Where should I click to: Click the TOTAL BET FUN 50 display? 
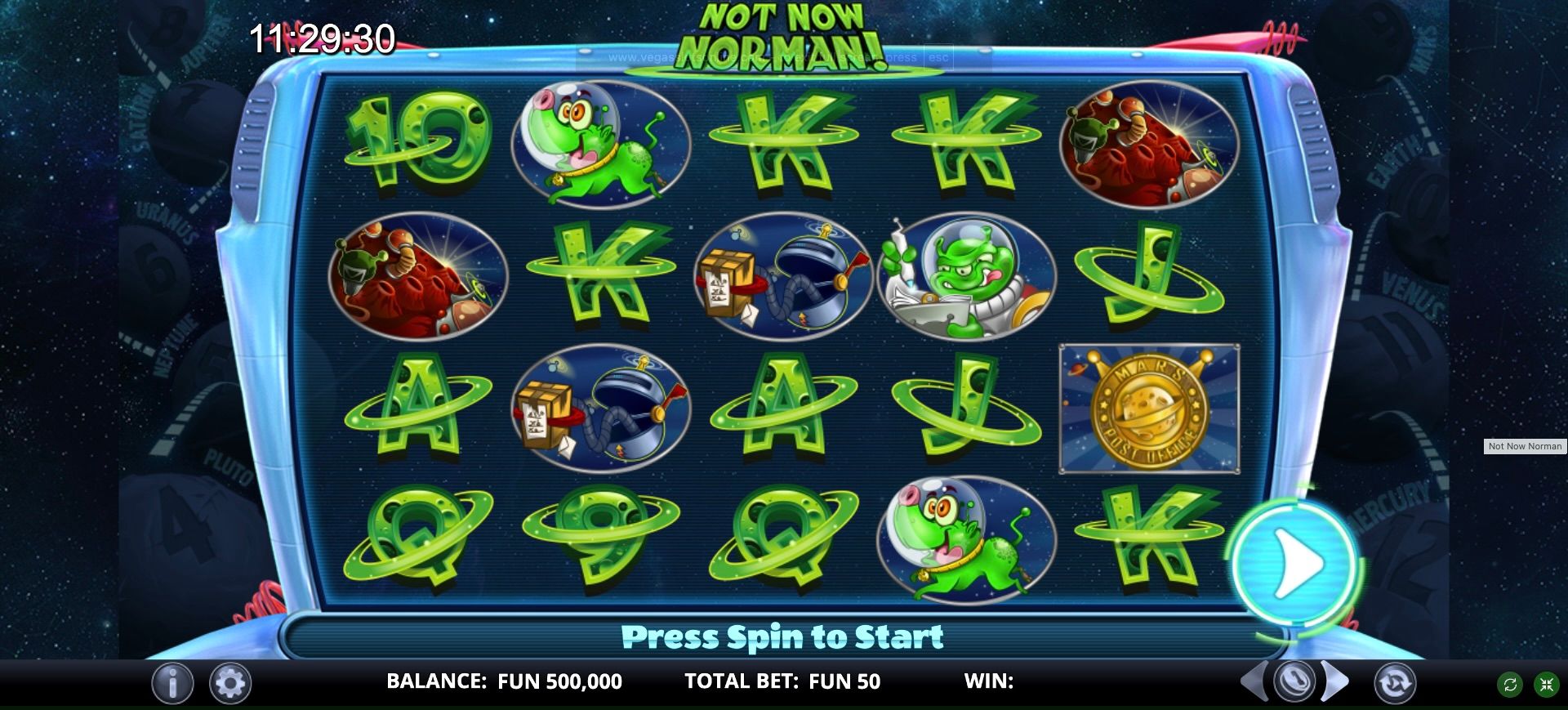782,681
